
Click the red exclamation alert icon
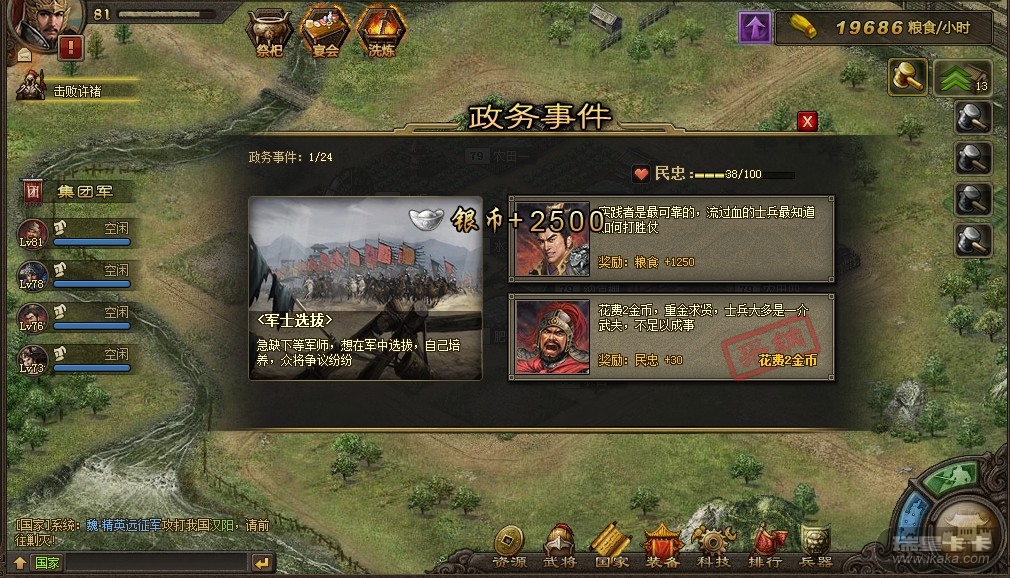point(70,47)
